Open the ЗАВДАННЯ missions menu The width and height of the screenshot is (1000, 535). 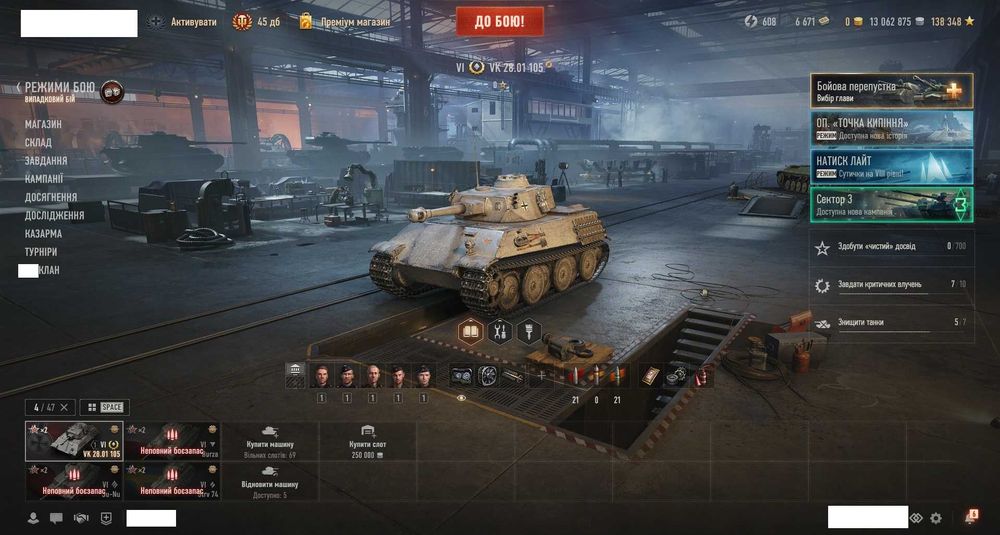[46, 160]
